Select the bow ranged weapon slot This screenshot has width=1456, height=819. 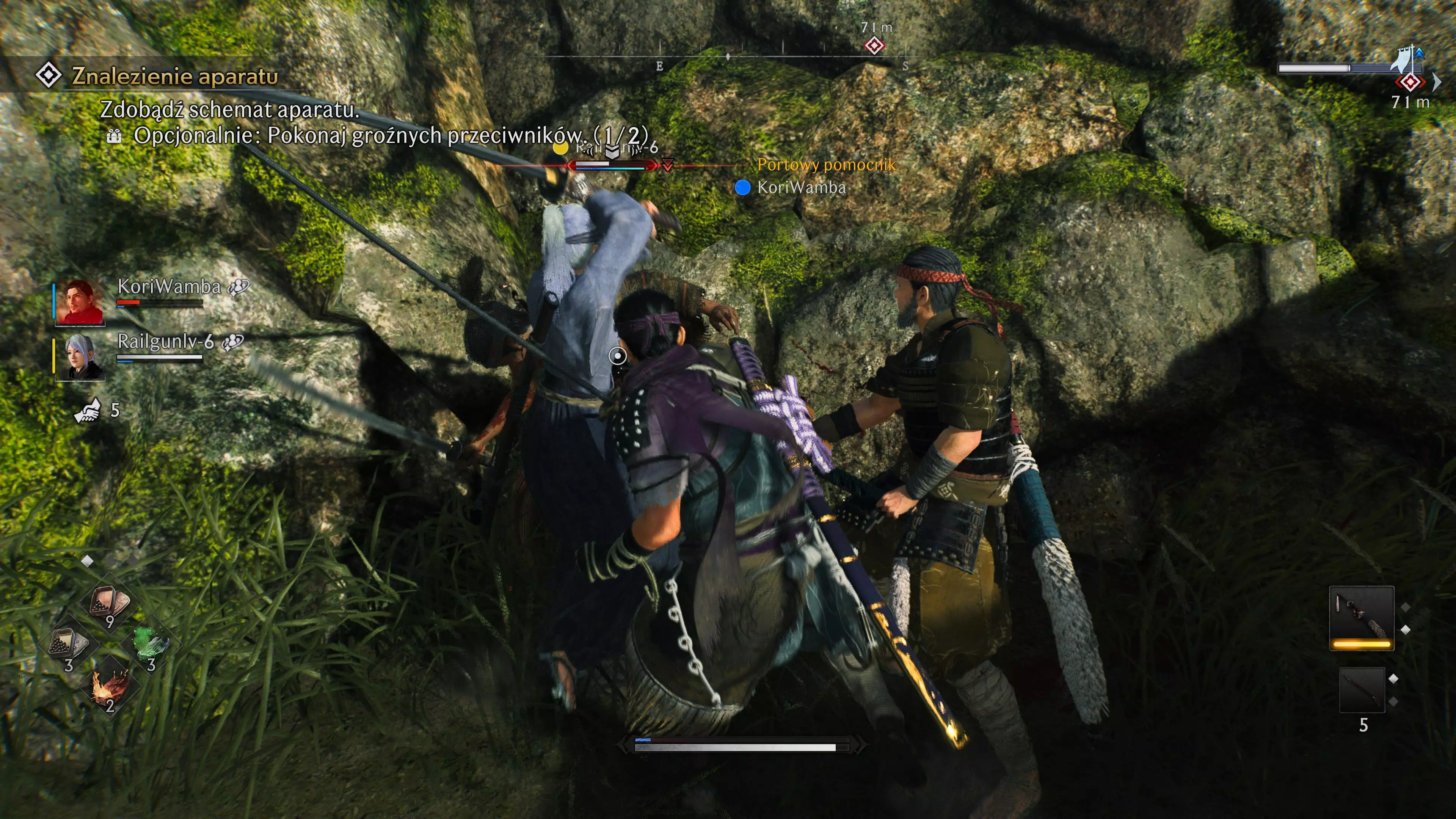pos(1362,690)
